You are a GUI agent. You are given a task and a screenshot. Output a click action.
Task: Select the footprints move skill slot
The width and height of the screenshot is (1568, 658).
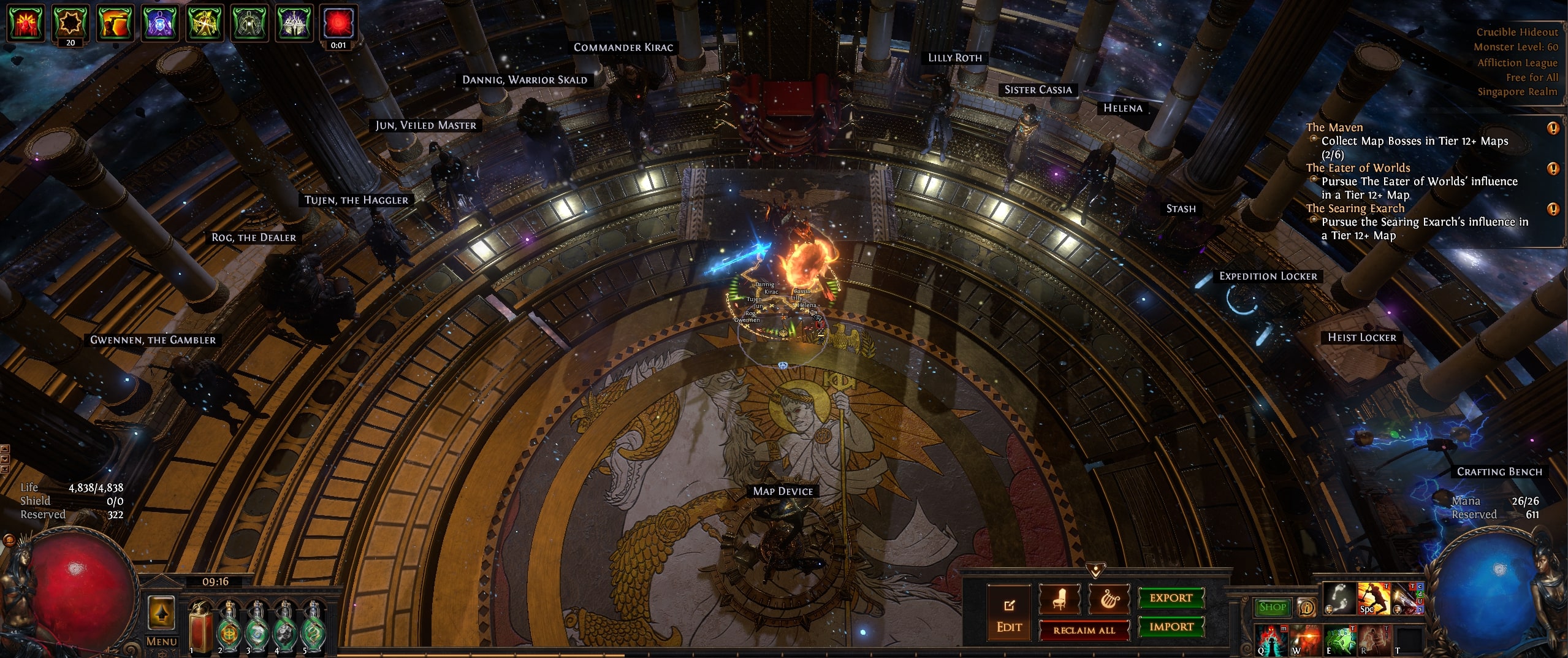coord(1339,598)
